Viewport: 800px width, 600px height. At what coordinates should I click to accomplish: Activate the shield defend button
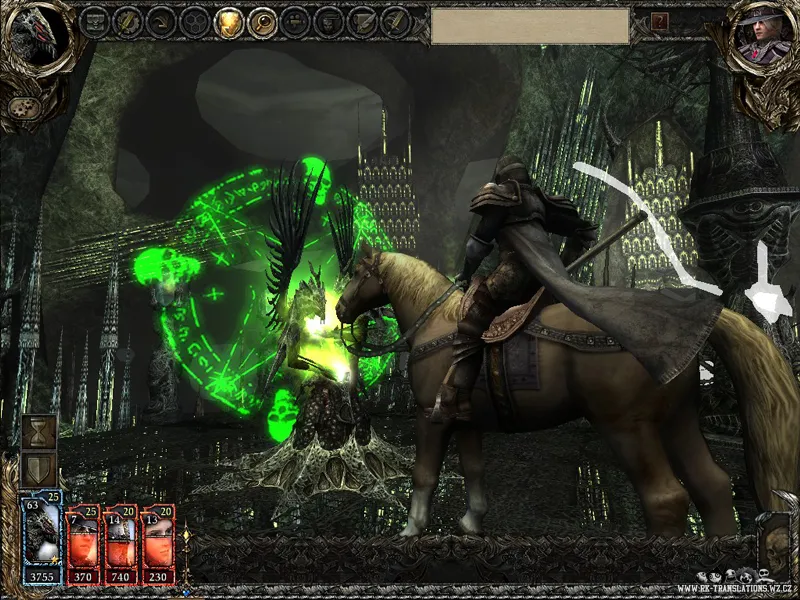(x=38, y=470)
